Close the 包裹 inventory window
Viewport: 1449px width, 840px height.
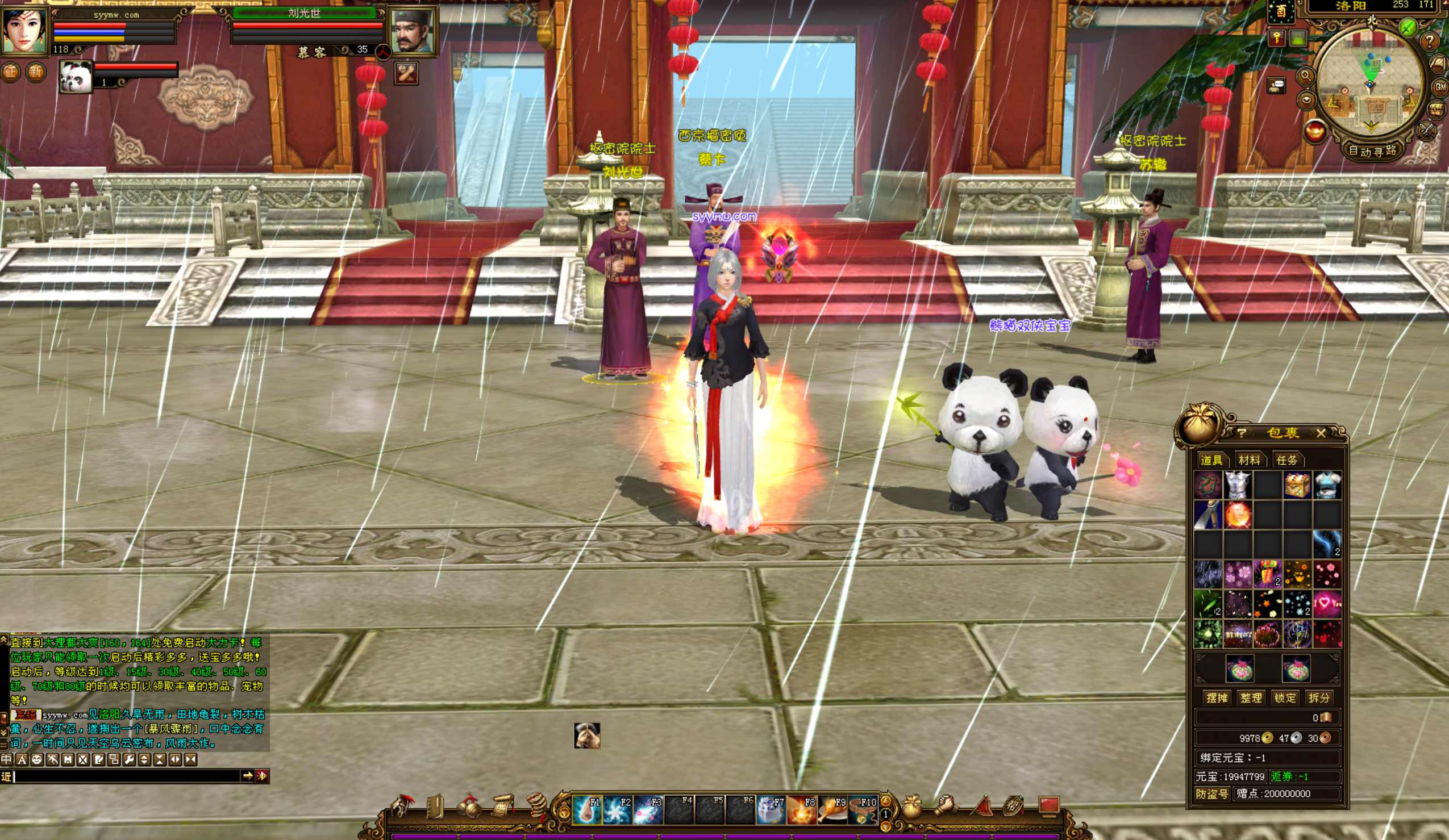[1321, 433]
